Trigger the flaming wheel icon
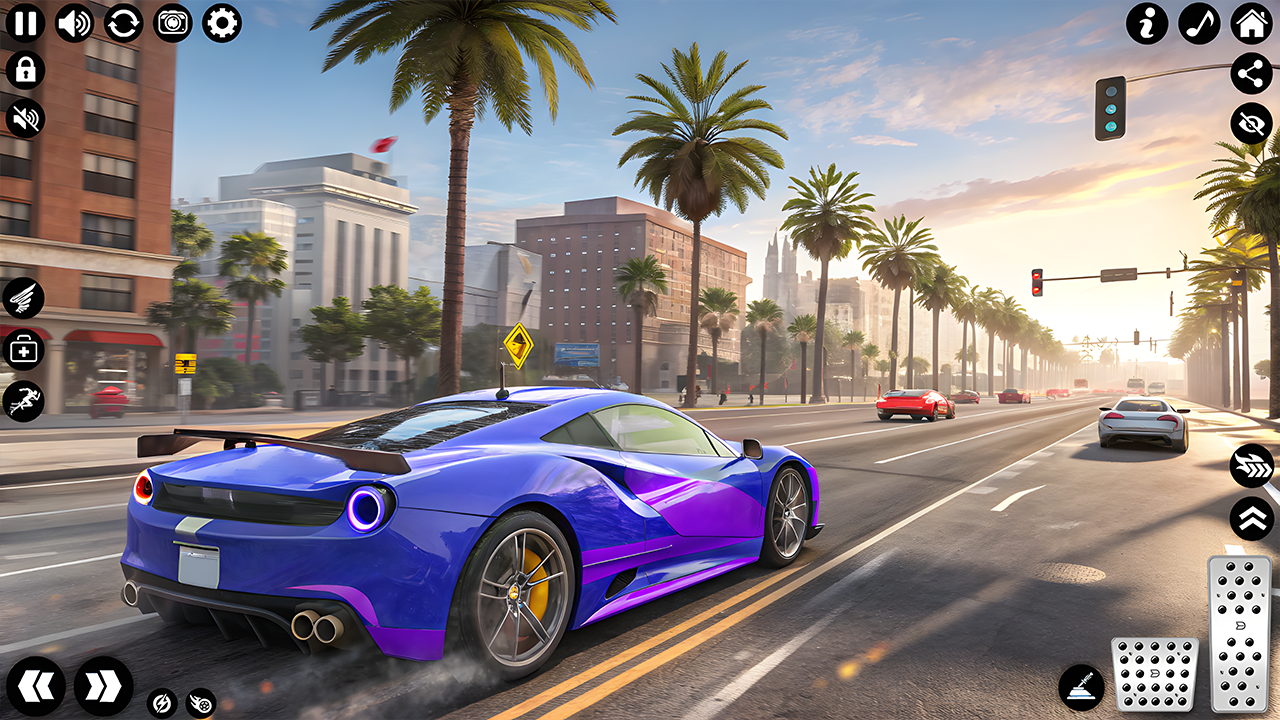1280x720 pixels. pyautogui.click(x=201, y=703)
